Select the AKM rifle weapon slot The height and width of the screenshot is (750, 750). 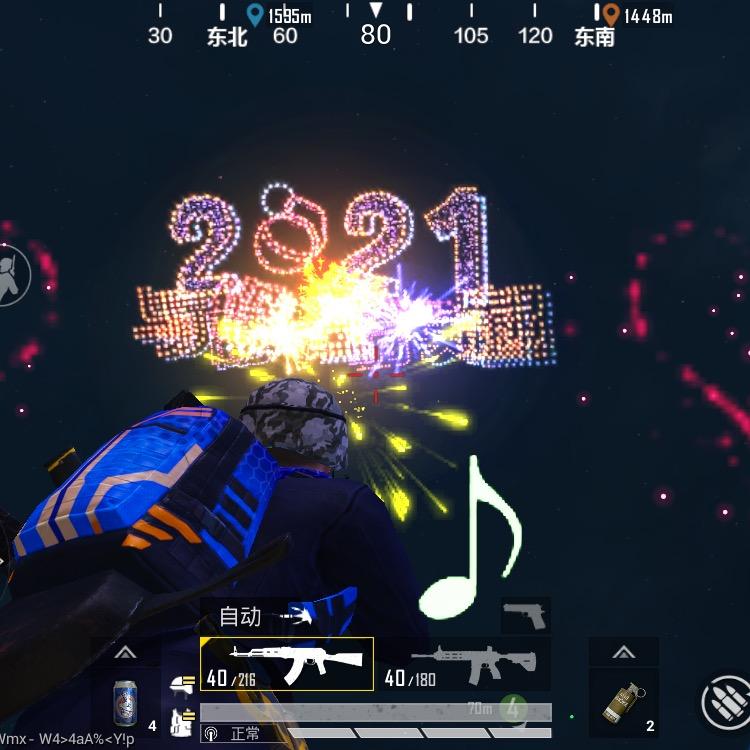click(287, 663)
